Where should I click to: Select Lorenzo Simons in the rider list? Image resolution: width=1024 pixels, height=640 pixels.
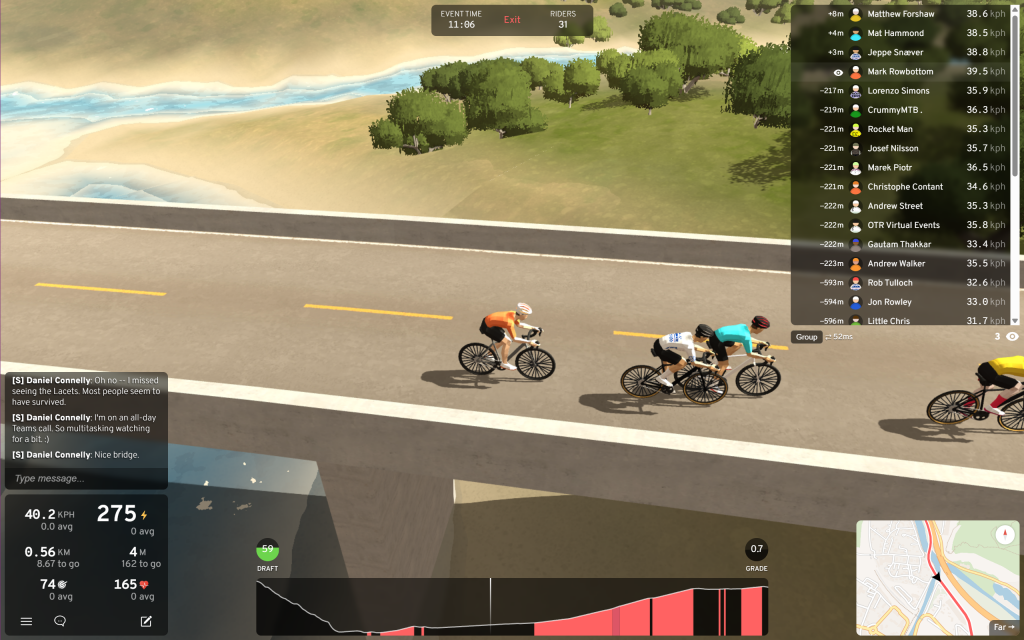pyautogui.click(x=898, y=91)
